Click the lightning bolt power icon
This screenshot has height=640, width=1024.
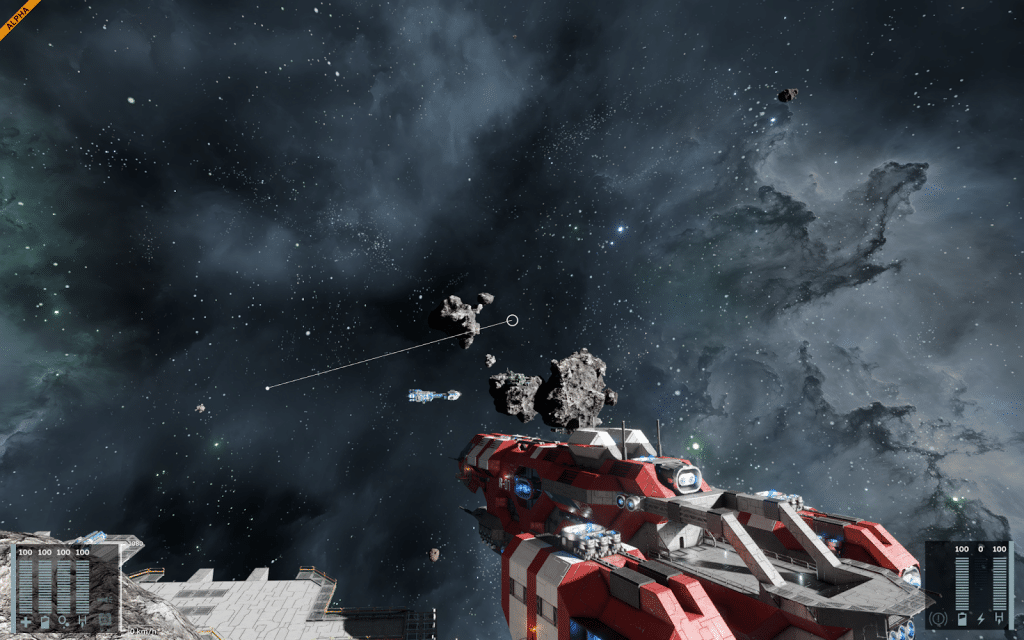(981, 620)
